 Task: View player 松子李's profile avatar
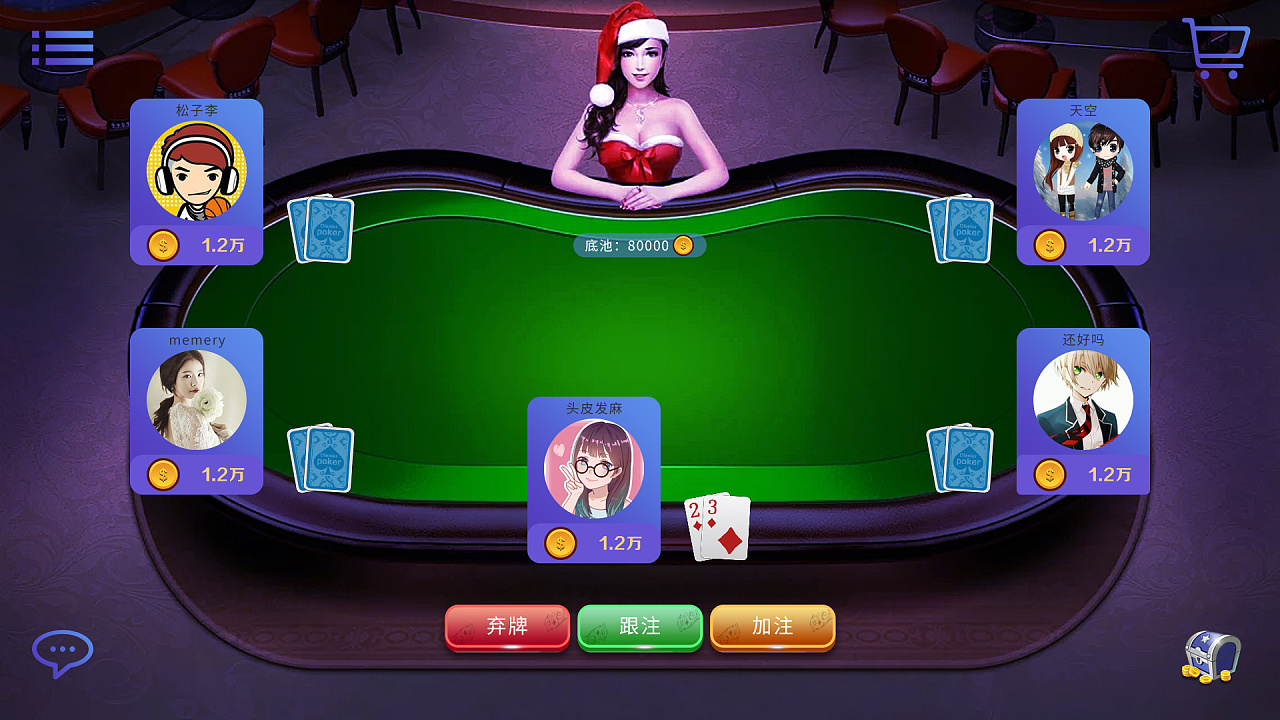pyautogui.click(x=197, y=171)
